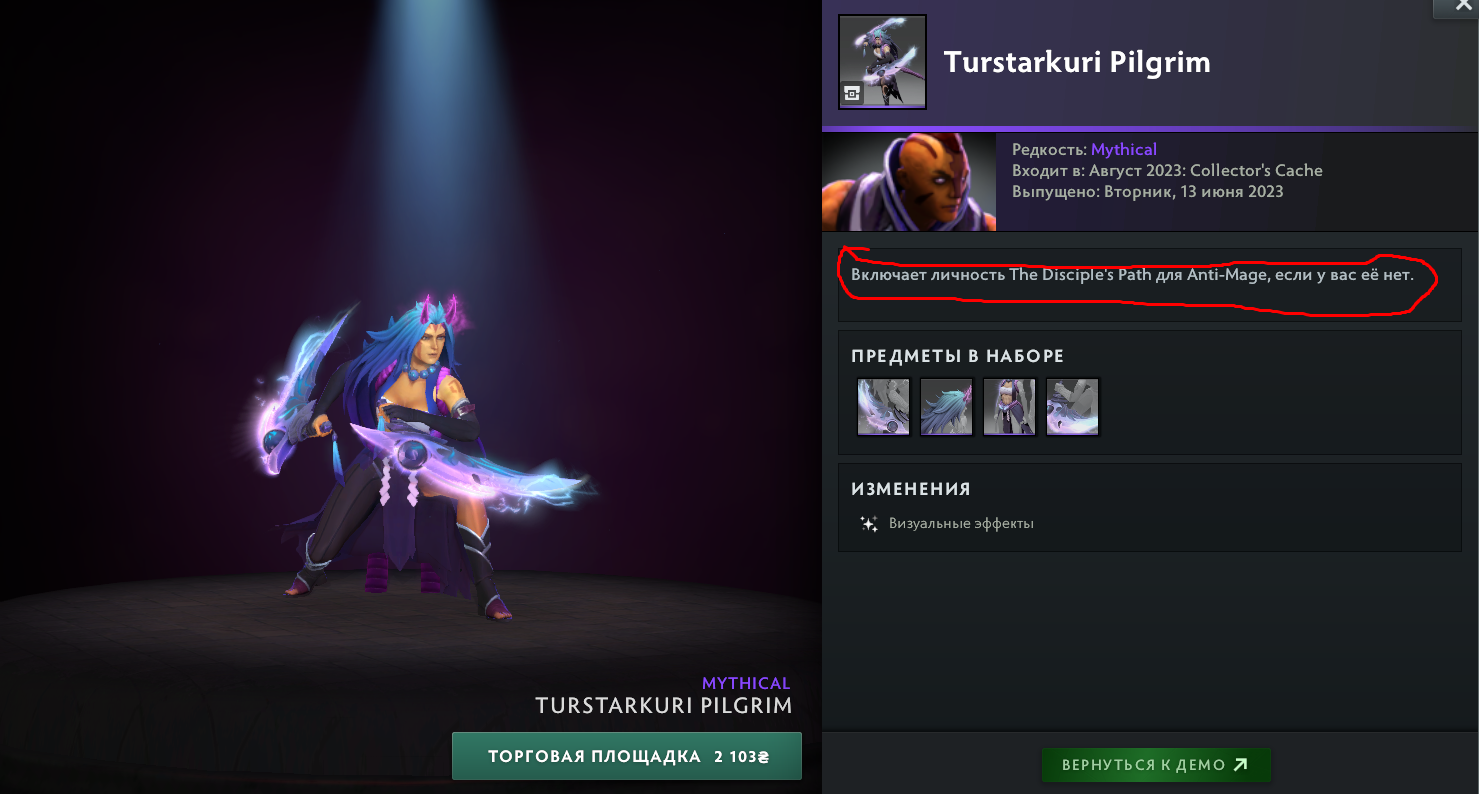Click the MYTHICAL label above the item name
The width and height of the screenshot is (1479, 794).
(x=748, y=682)
